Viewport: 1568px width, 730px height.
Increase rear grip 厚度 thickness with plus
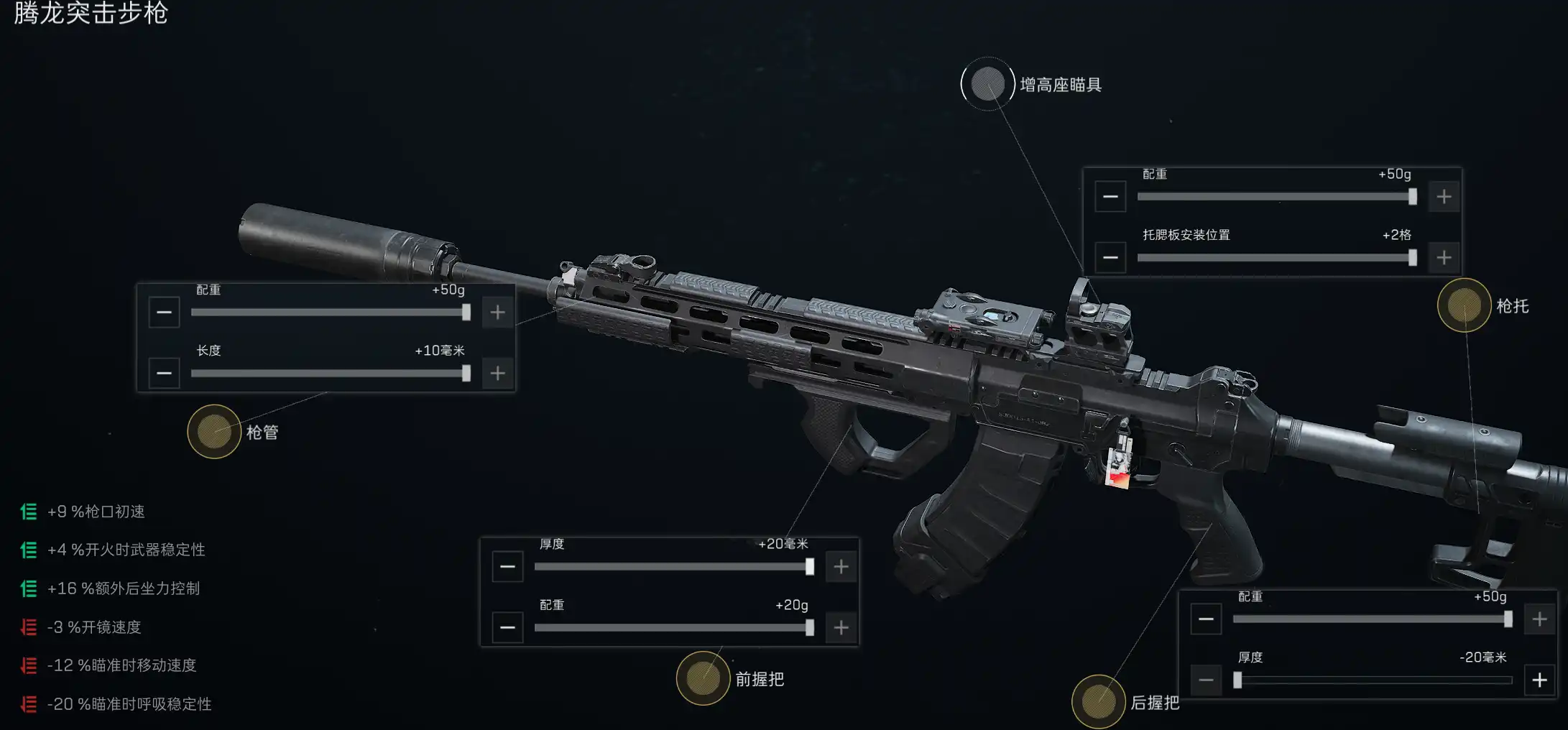(1539, 680)
